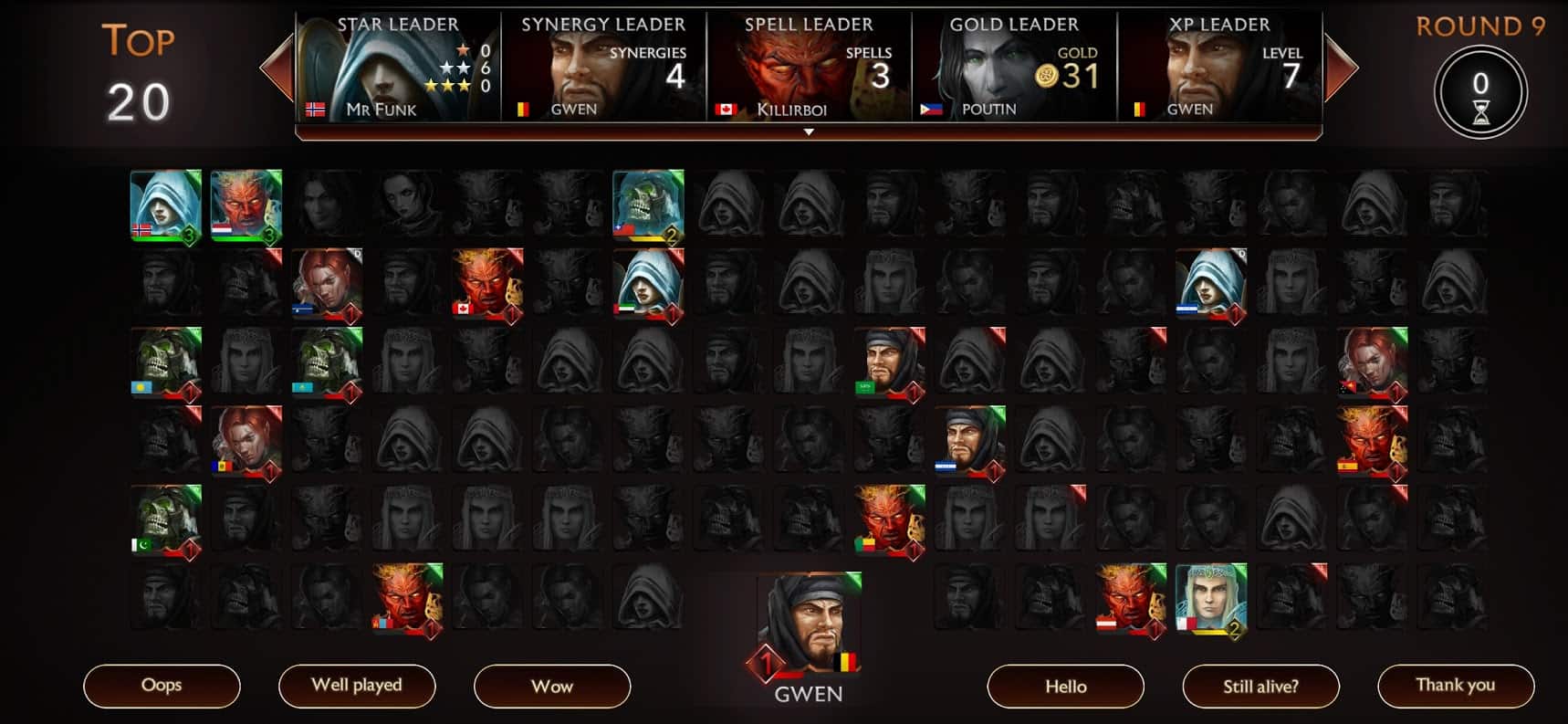Image resolution: width=1568 pixels, height=724 pixels.
Task: Send a "Thank you" message
Action: pos(1456,686)
